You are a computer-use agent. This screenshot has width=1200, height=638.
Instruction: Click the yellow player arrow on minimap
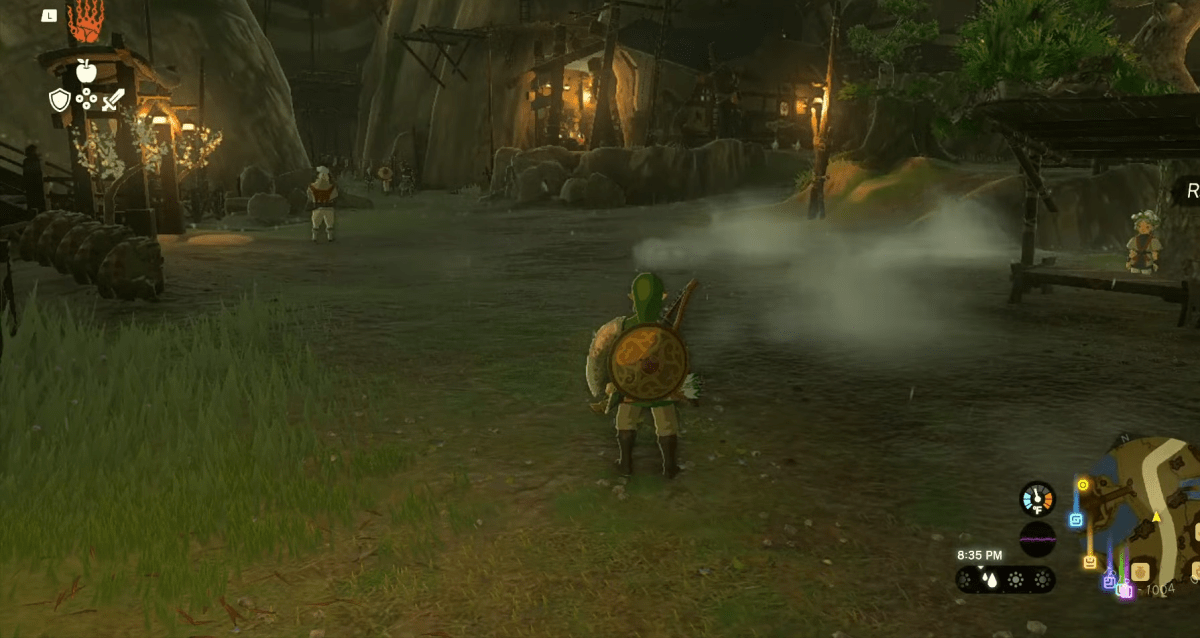pyautogui.click(x=1156, y=517)
